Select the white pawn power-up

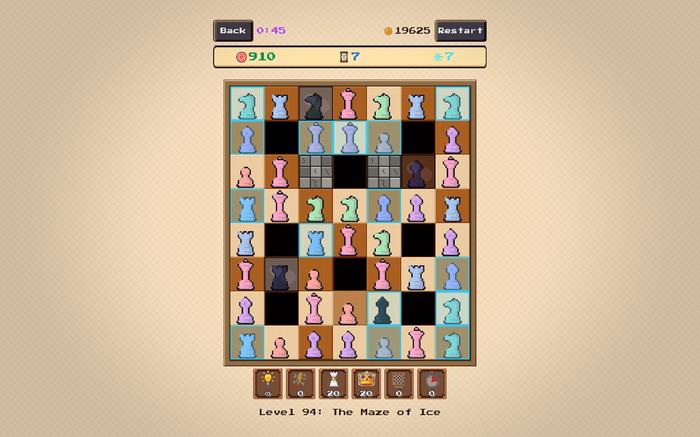pyautogui.click(x=333, y=384)
